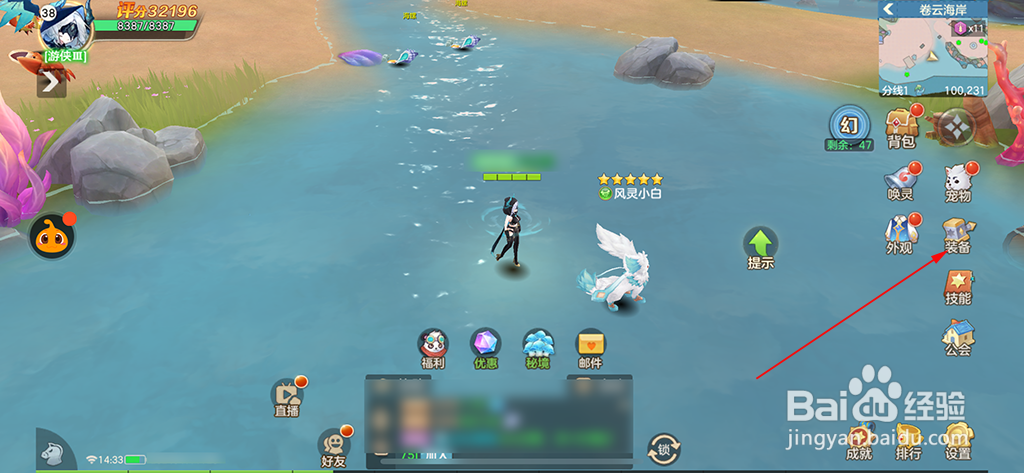Toggle the 锁 lock button
Screen dimensions: 1024x473
point(663,447)
